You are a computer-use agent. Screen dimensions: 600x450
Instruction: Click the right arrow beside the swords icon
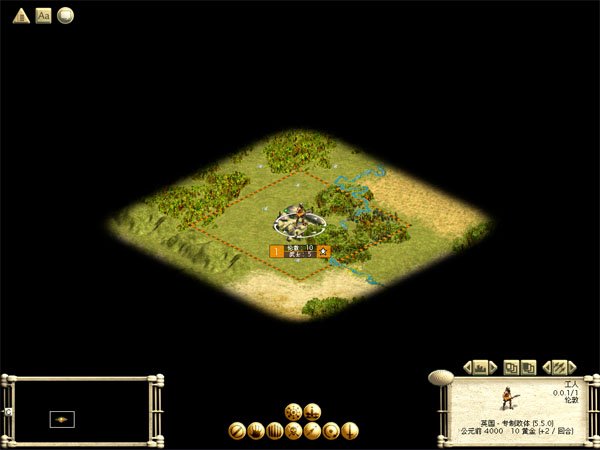(x=572, y=367)
